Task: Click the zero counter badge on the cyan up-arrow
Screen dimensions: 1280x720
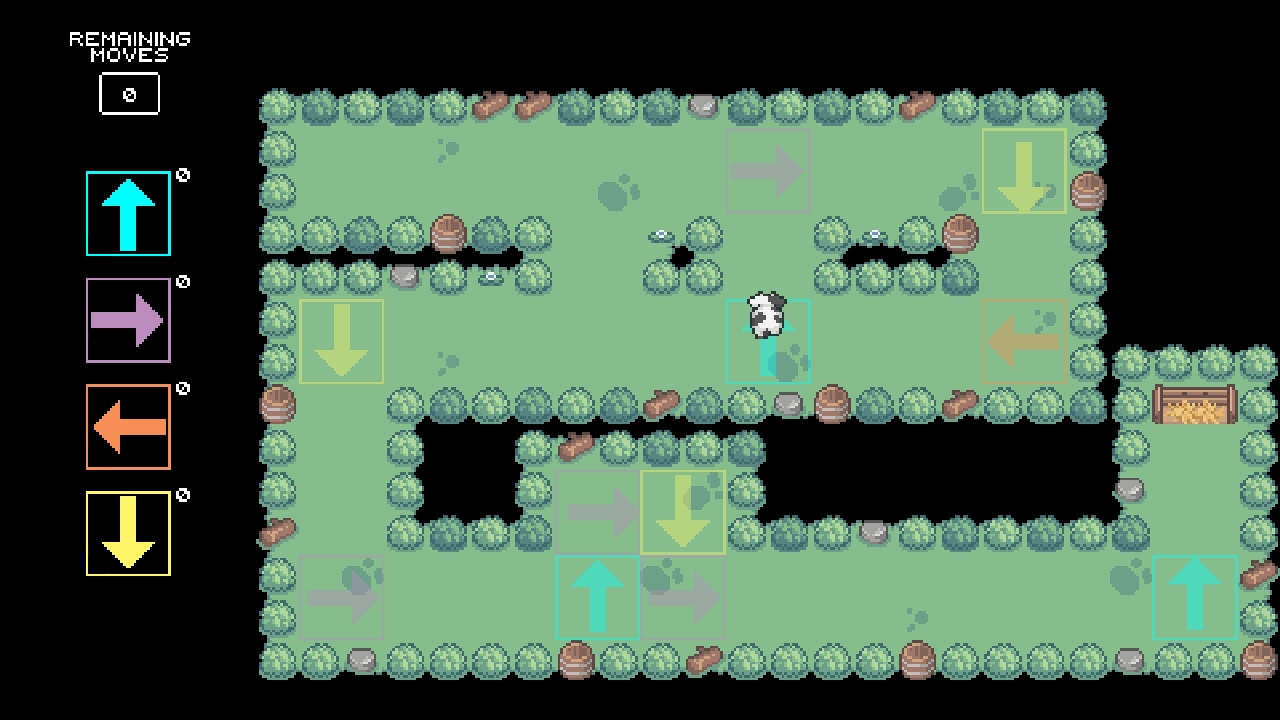Action: pyautogui.click(x=181, y=175)
